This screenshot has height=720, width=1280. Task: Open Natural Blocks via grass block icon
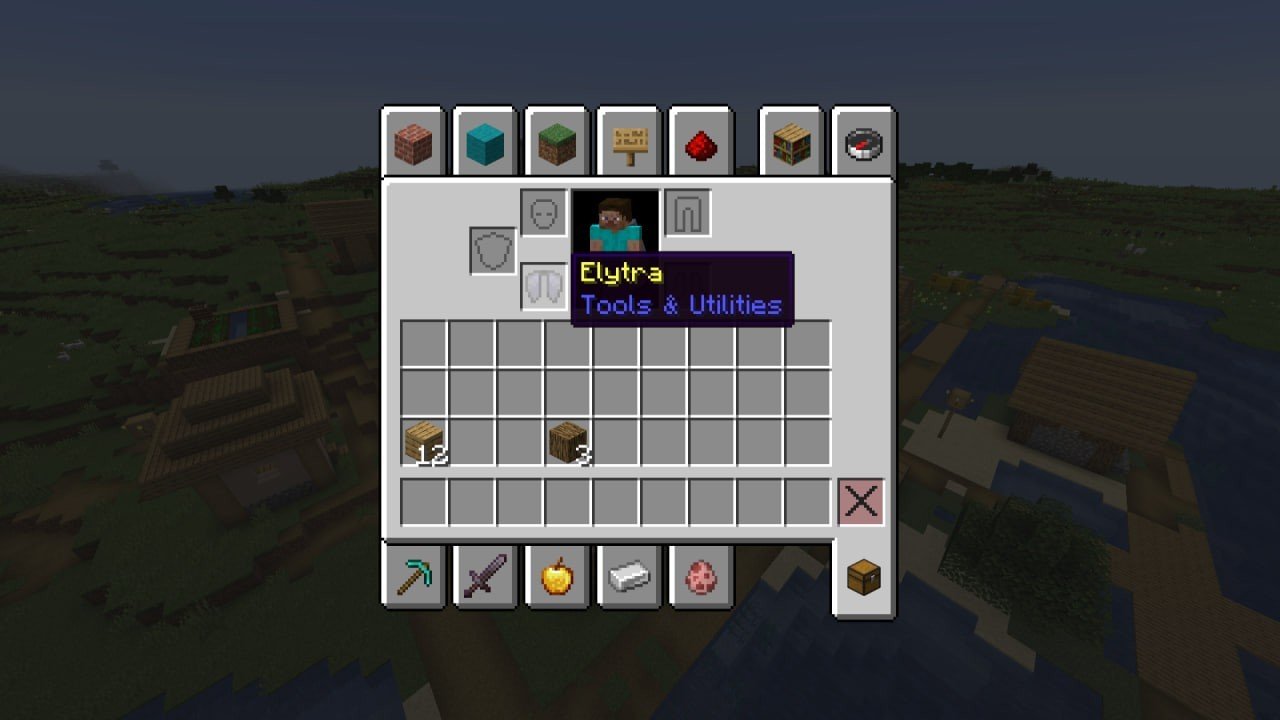pos(557,143)
